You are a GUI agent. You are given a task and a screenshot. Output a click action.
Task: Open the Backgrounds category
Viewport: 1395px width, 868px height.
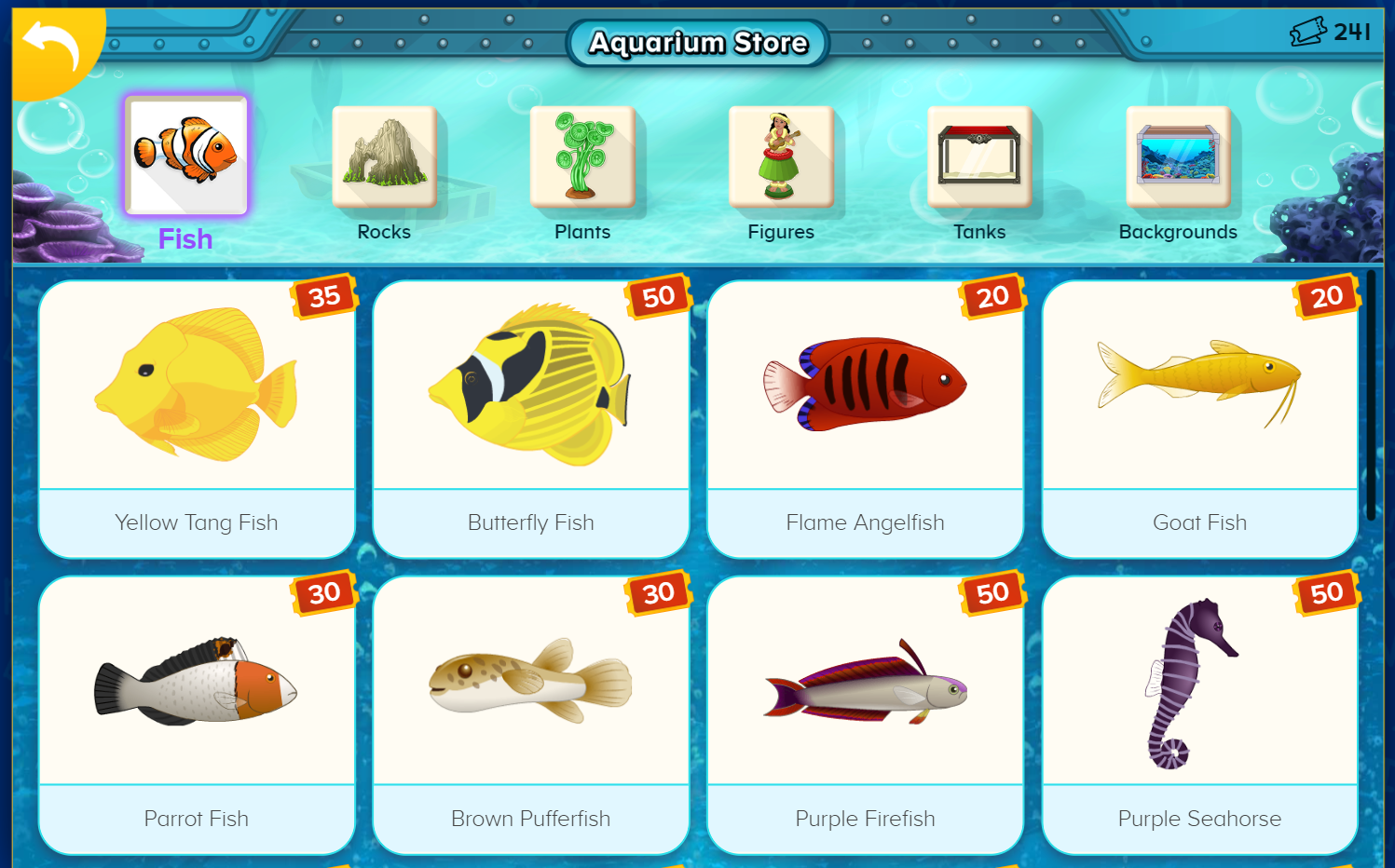(1178, 157)
